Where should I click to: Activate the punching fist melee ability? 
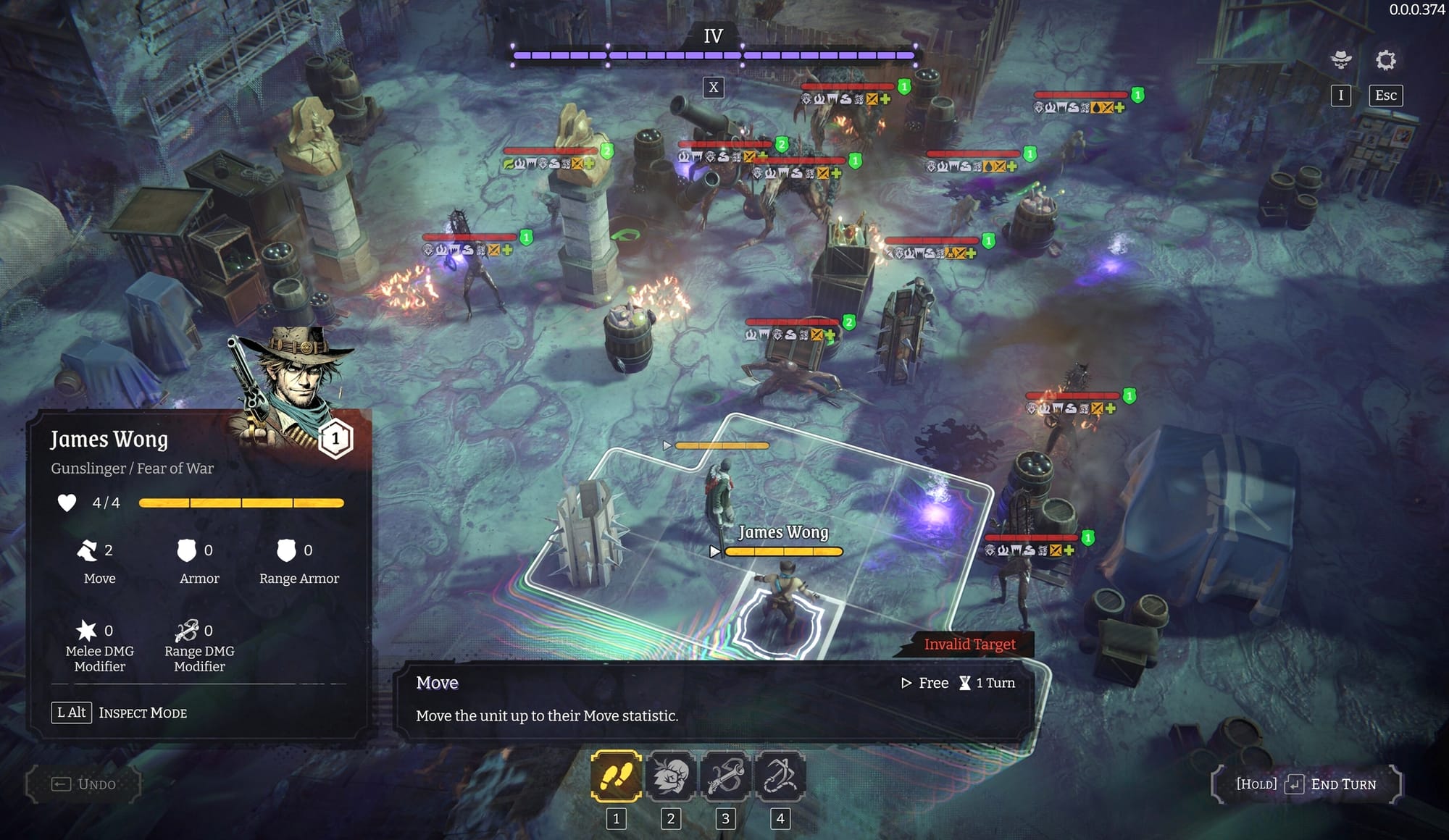pyautogui.click(x=671, y=776)
